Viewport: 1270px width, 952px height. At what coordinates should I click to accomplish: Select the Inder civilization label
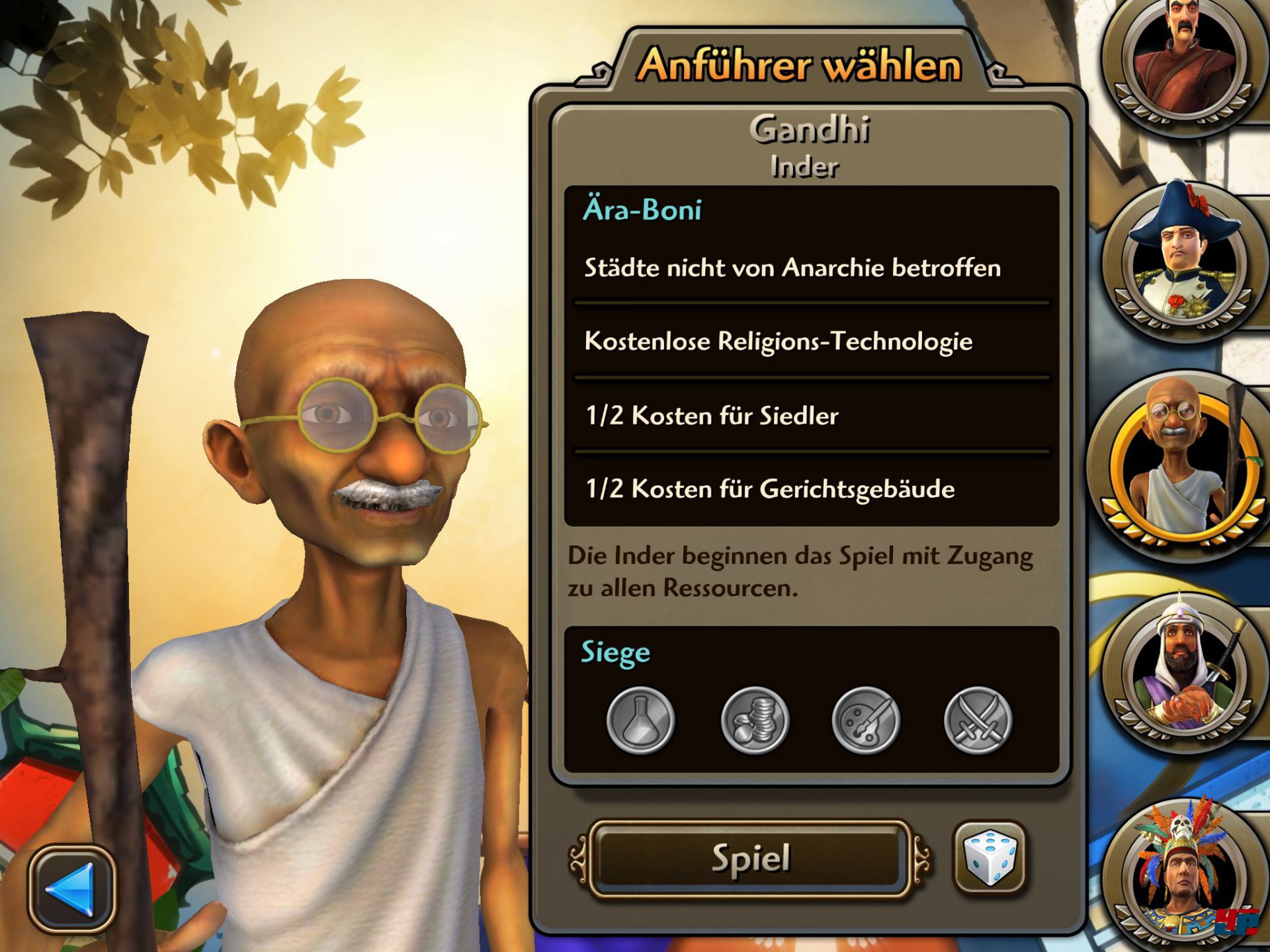pyautogui.click(x=806, y=167)
